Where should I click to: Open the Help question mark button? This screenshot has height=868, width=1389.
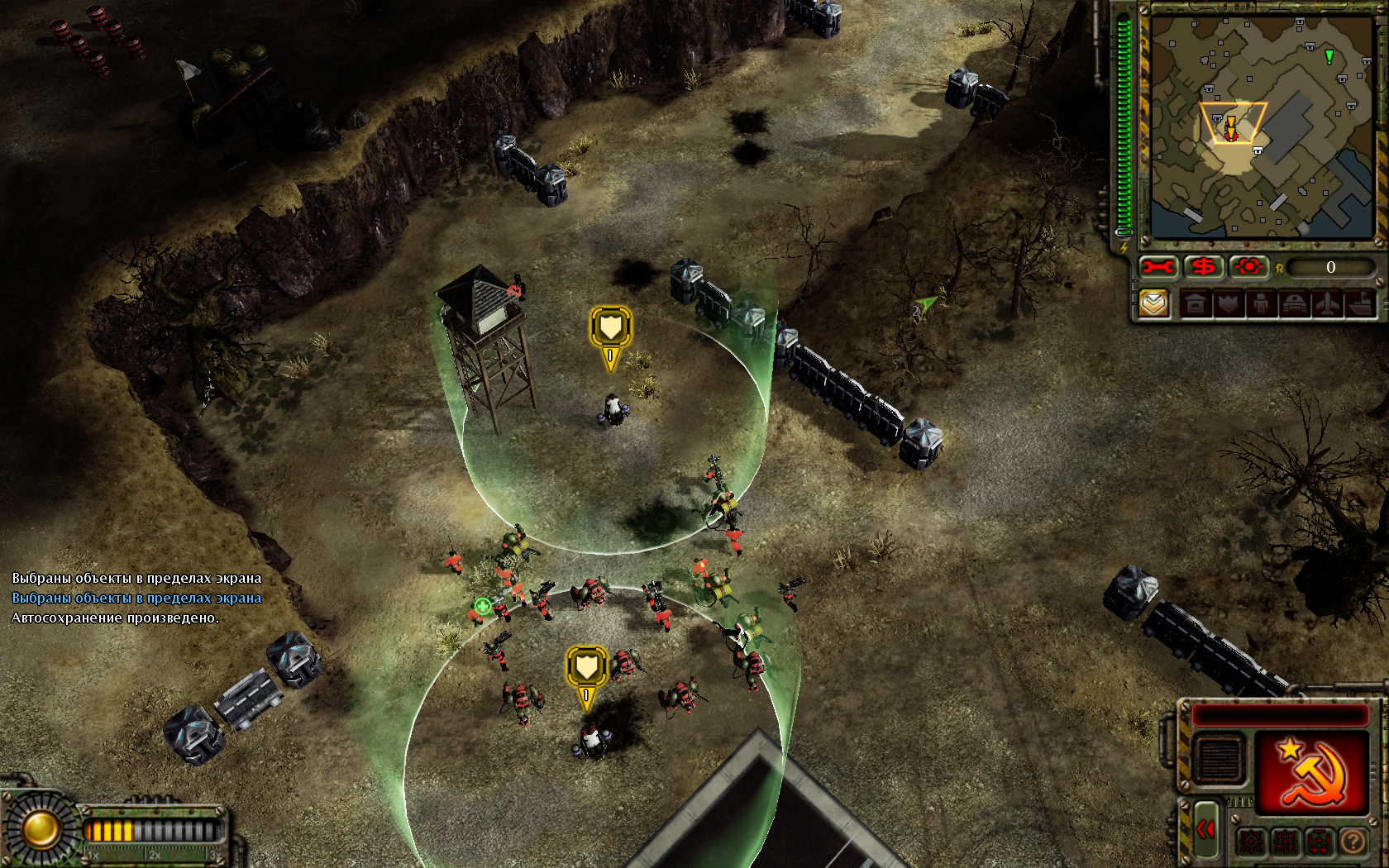click(1353, 841)
